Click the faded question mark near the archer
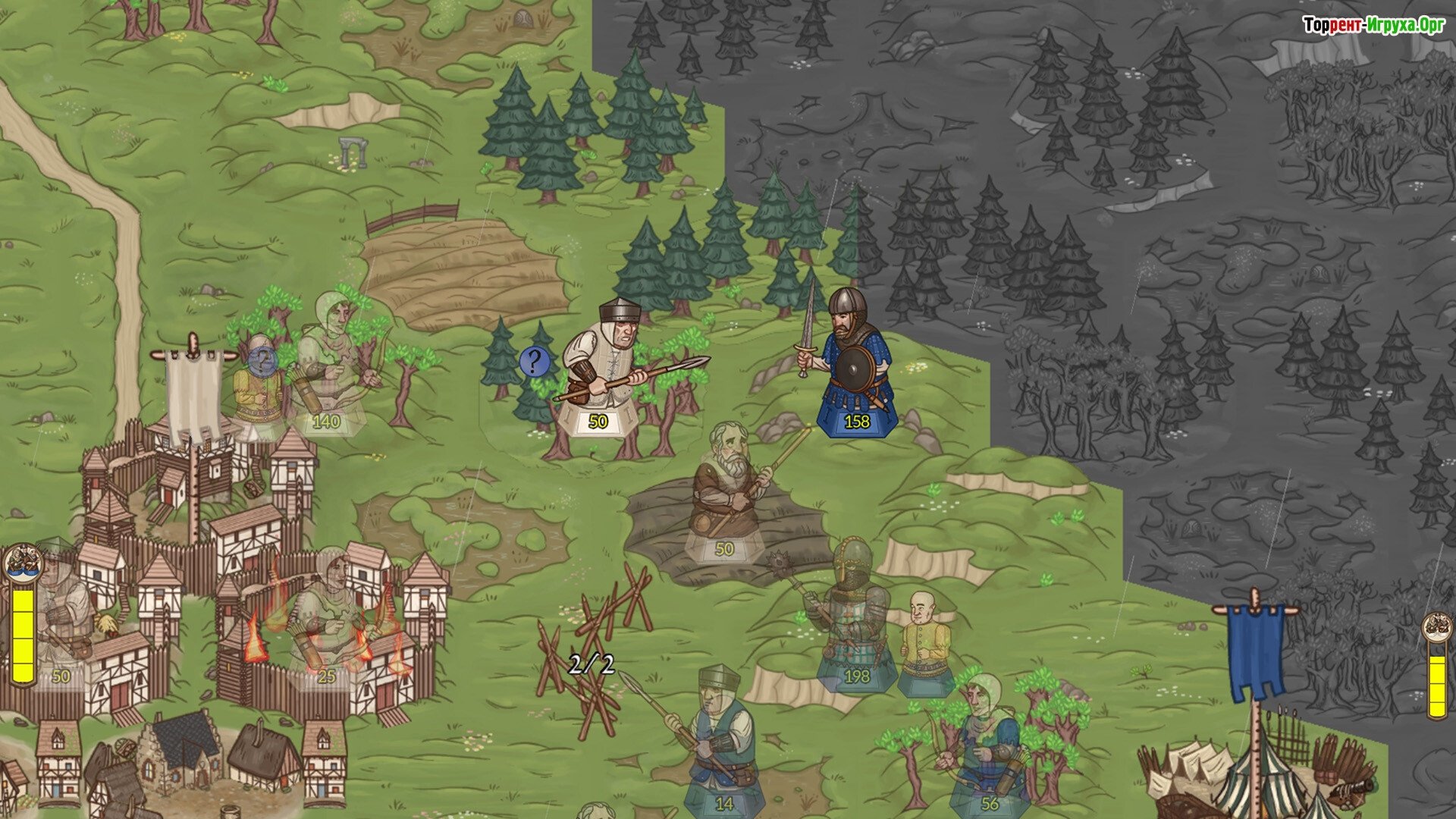 263,359
